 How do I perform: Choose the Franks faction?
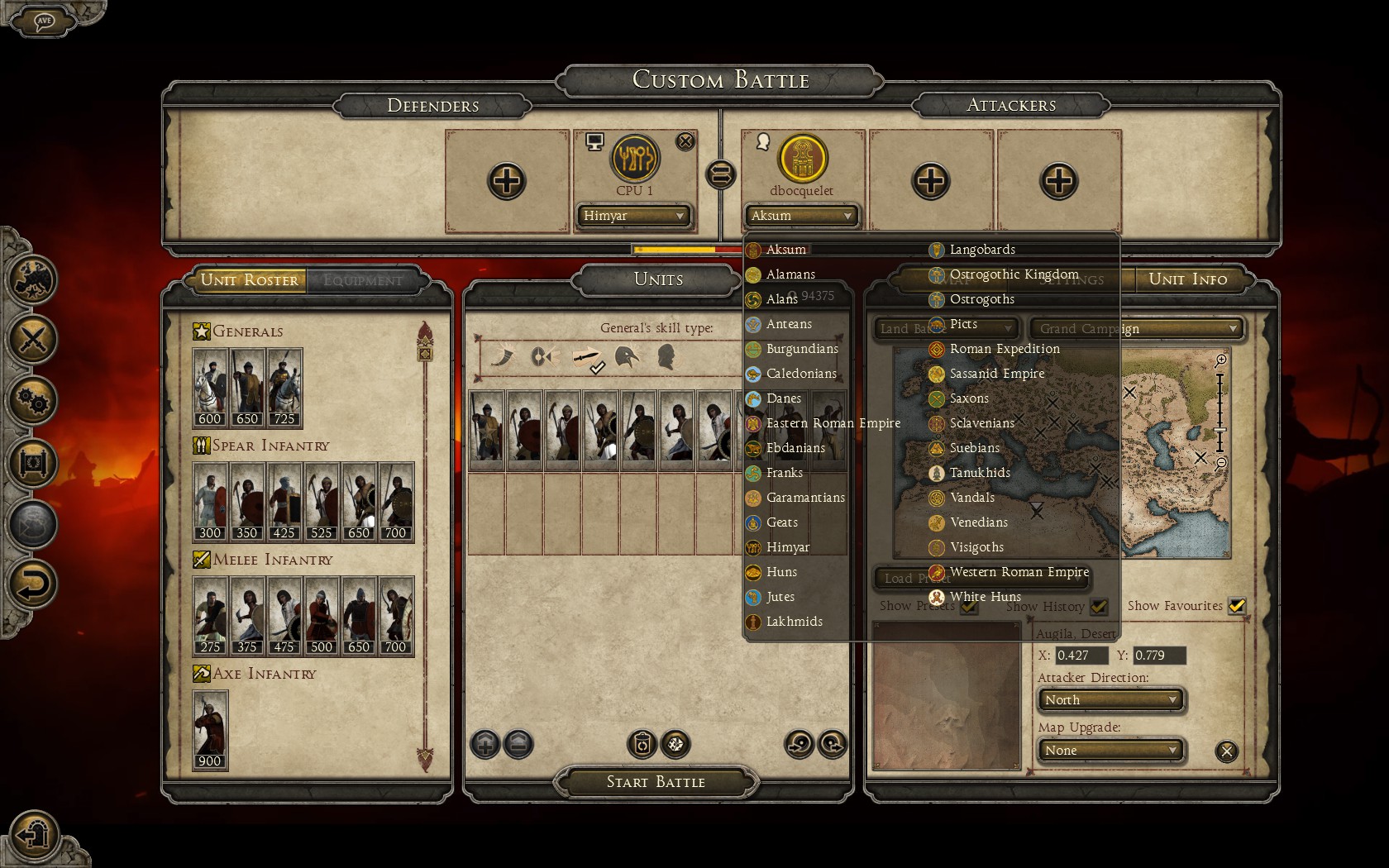(x=784, y=473)
